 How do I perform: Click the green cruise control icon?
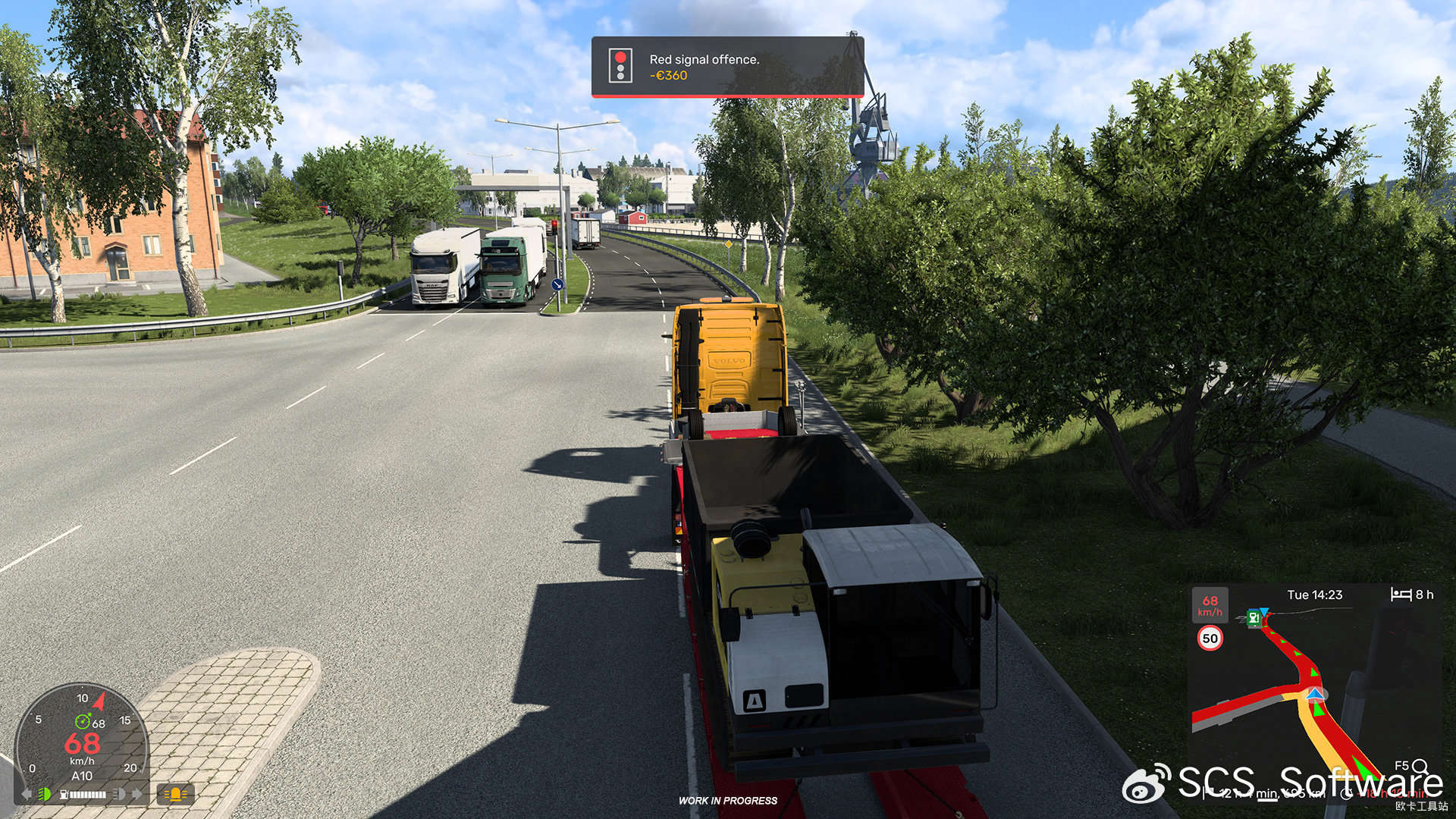tap(82, 722)
